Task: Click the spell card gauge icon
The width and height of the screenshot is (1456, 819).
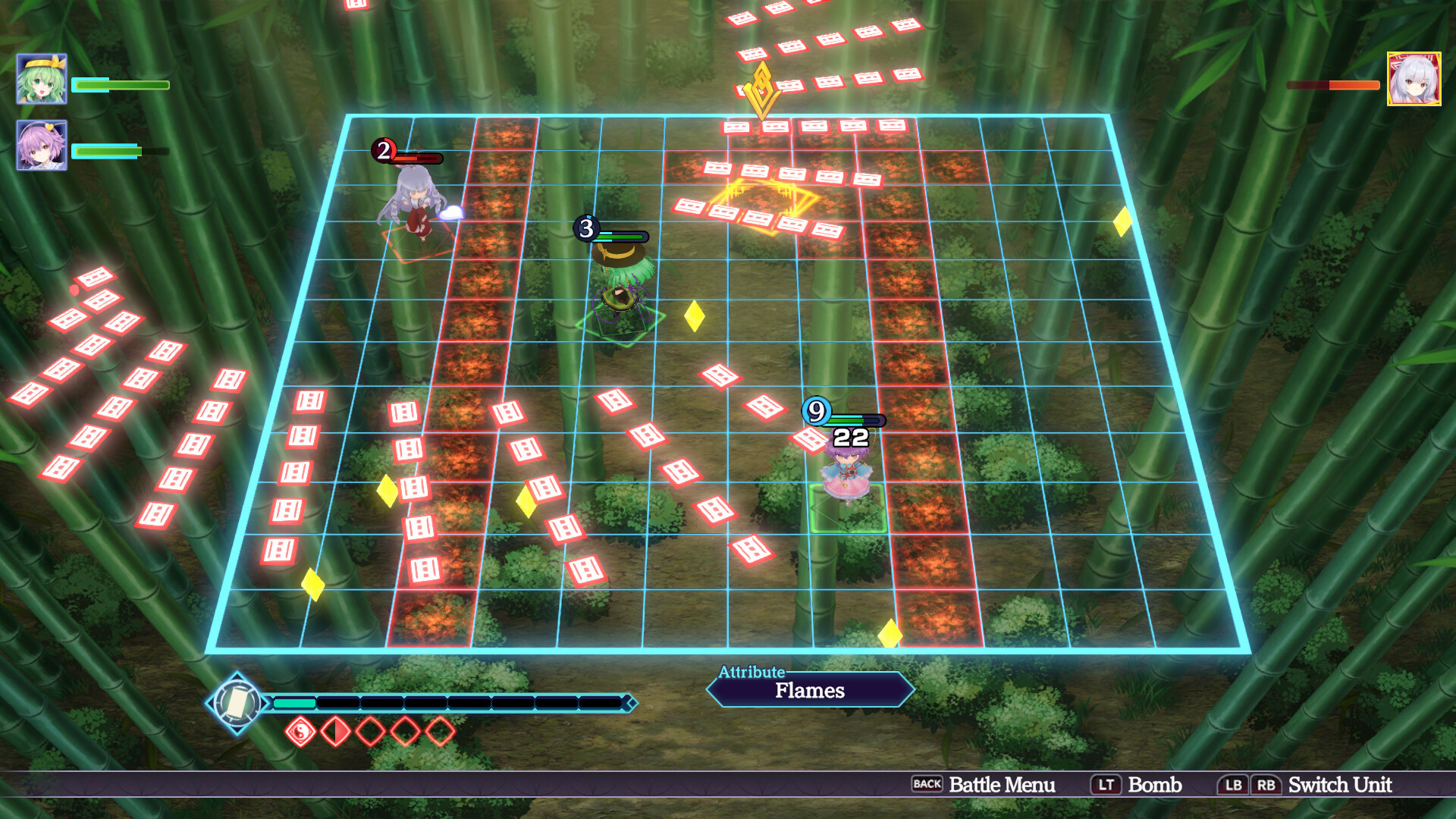Action: tap(237, 703)
